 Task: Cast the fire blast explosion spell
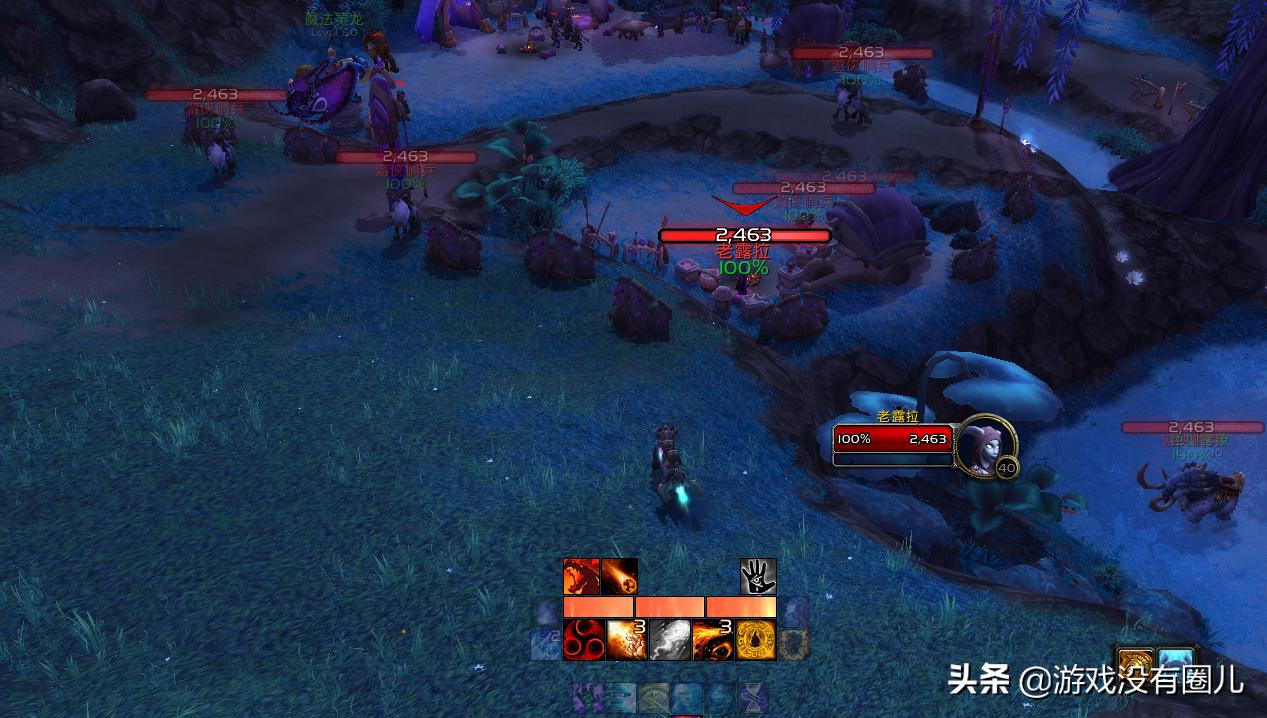(x=625, y=640)
